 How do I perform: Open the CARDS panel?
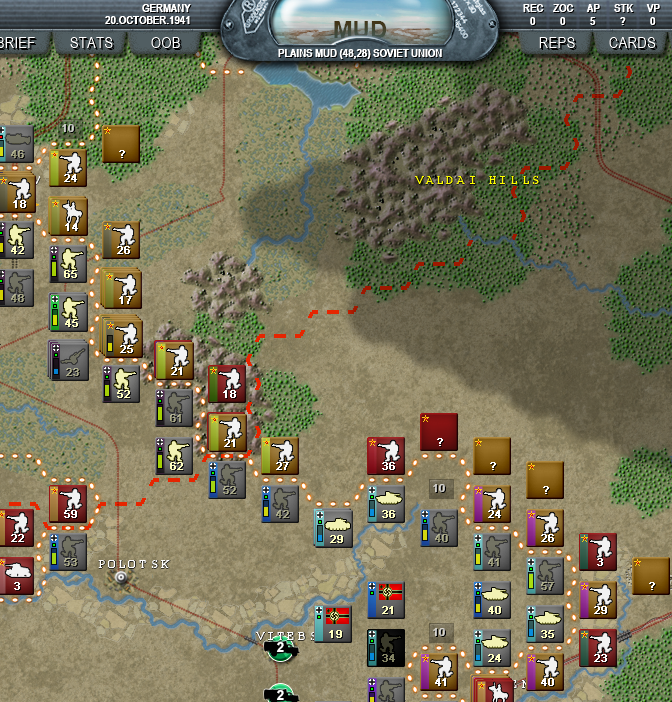tap(632, 43)
